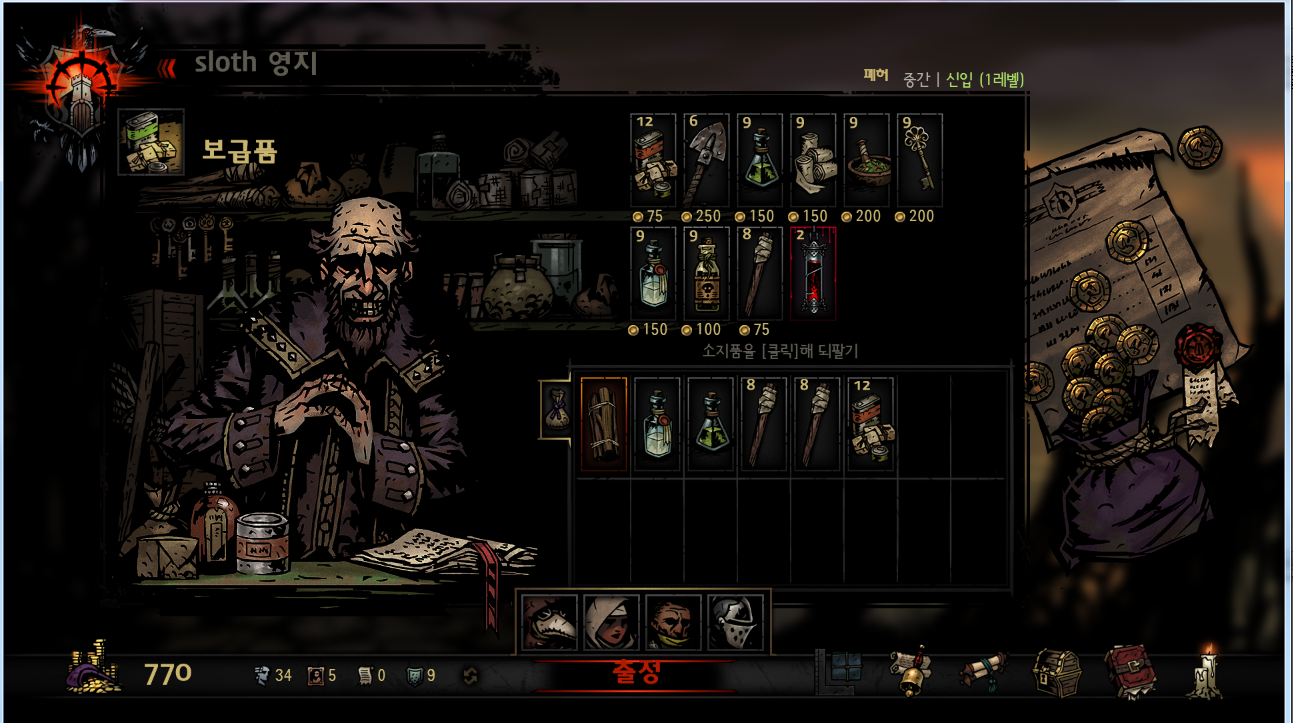This screenshot has width=1293, height=723.
Task: Open the red journal book
Action: (x=1126, y=673)
